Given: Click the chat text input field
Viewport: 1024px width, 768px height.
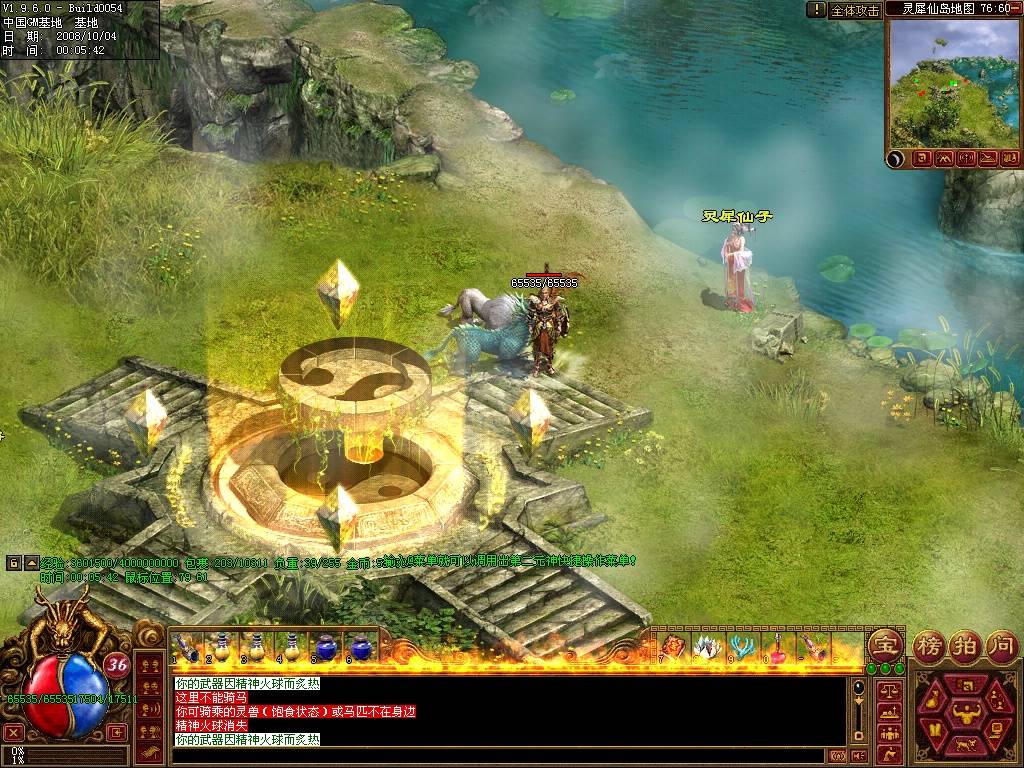Looking at the screenshot, I should click(500, 756).
